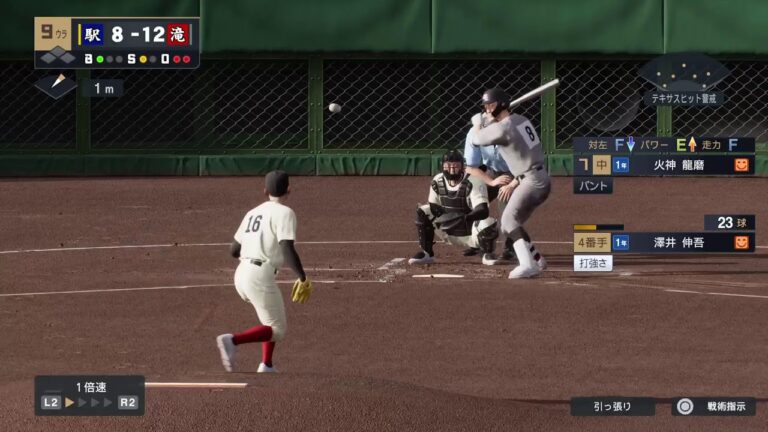Select batter 火神 龍磨 info panel

pos(663,164)
